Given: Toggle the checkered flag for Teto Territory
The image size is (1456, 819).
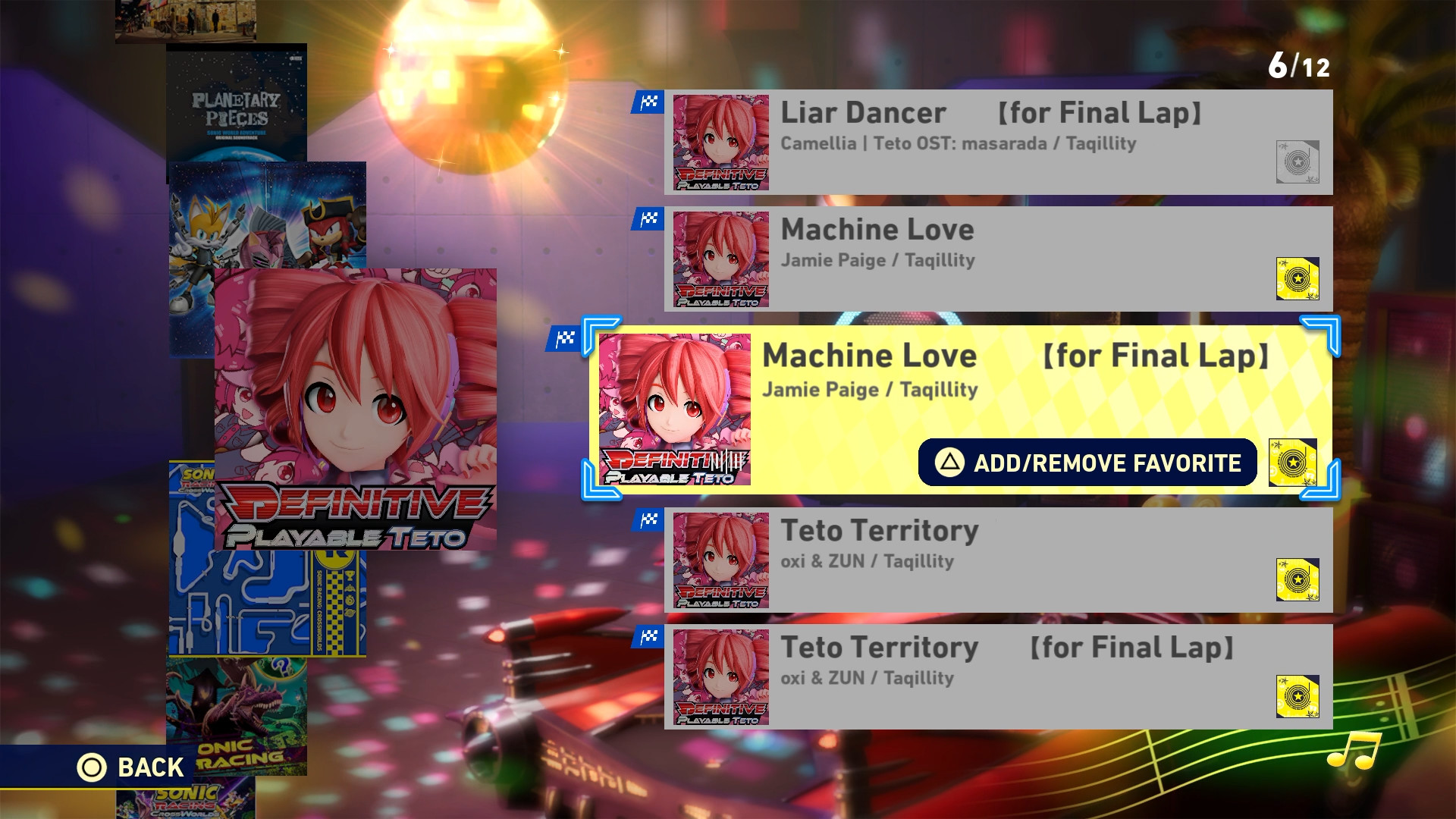Looking at the screenshot, I should point(648,519).
